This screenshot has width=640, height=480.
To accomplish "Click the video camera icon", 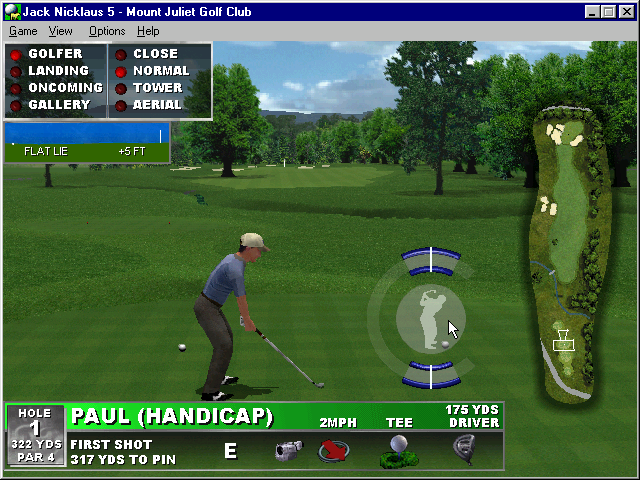I will point(289,450).
